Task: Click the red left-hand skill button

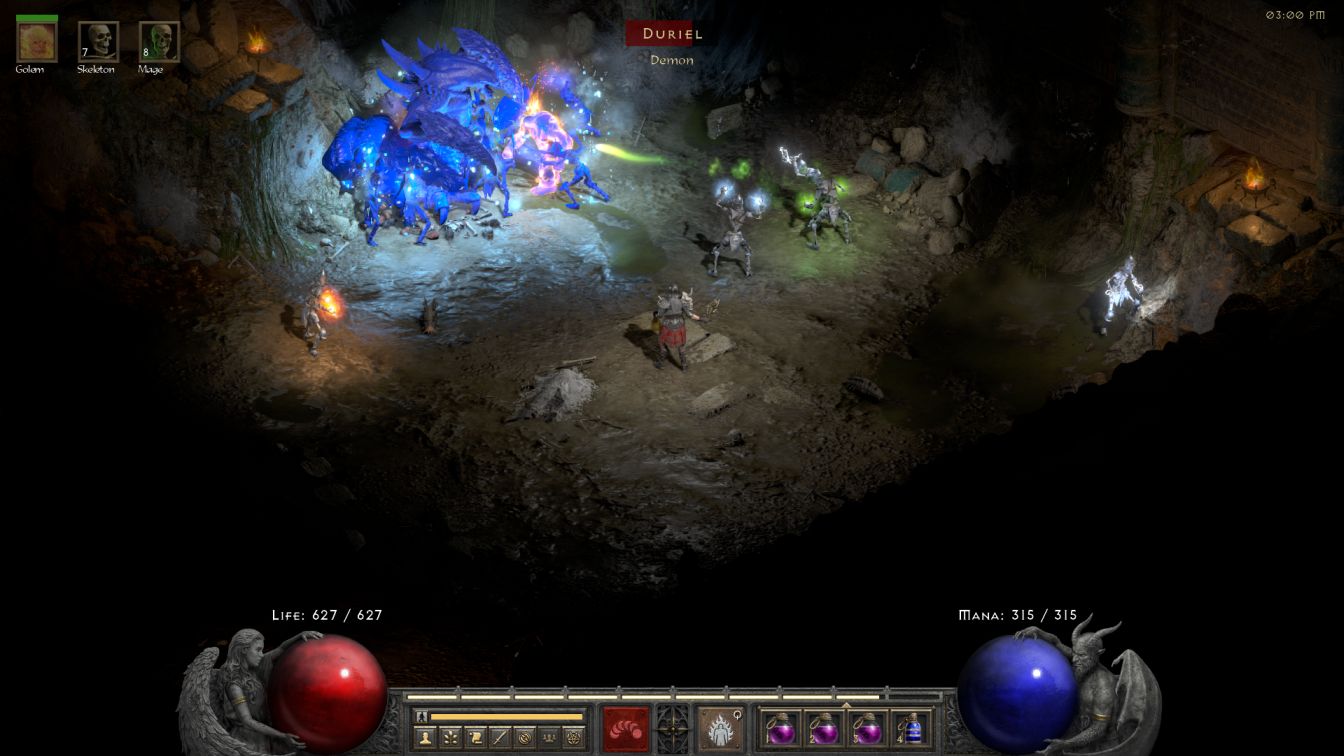Action: click(x=625, y=728)
